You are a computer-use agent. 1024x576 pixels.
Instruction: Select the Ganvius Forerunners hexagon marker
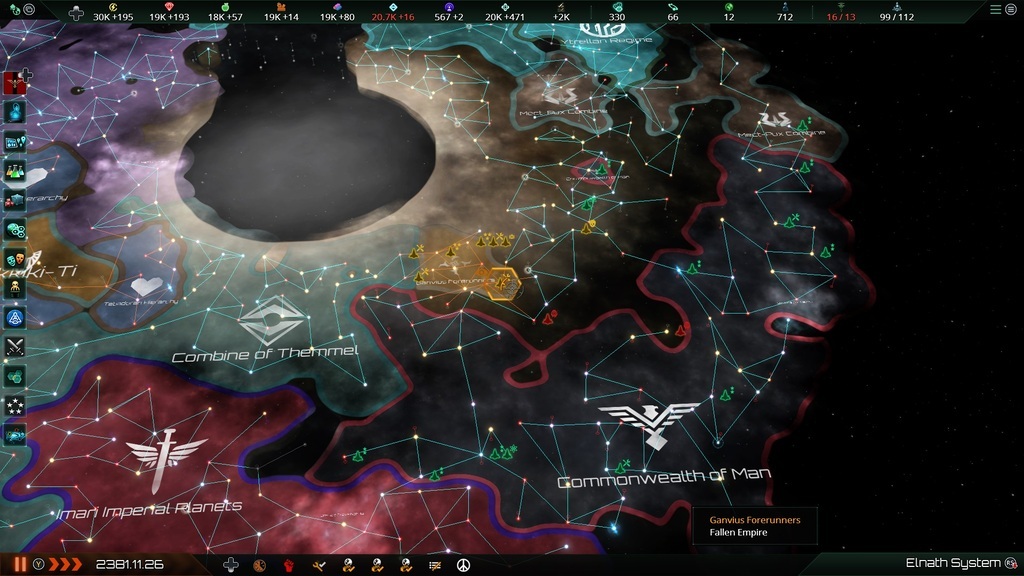tap(504, 283)
